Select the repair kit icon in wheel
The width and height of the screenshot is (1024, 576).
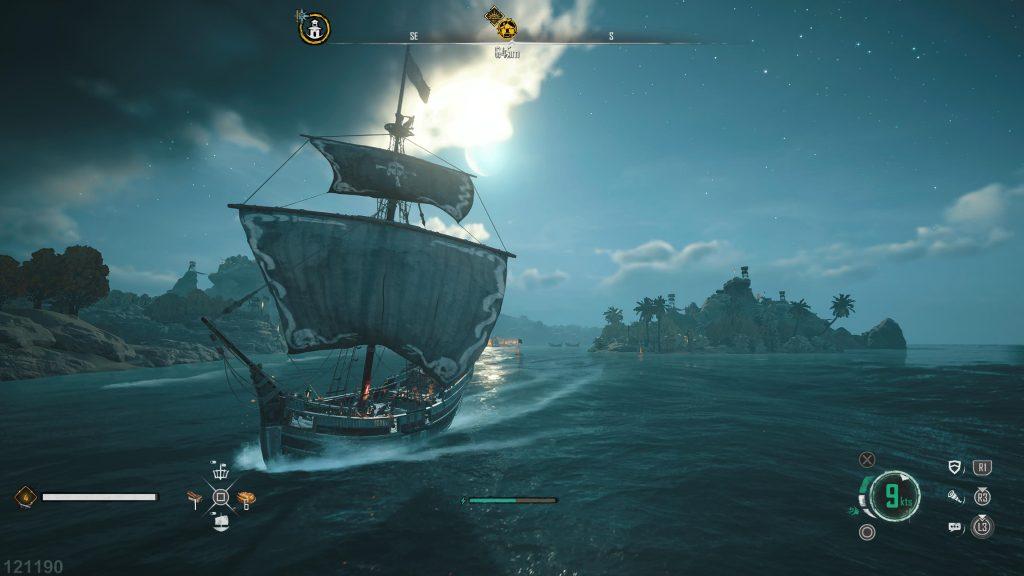tap(196, 497)
